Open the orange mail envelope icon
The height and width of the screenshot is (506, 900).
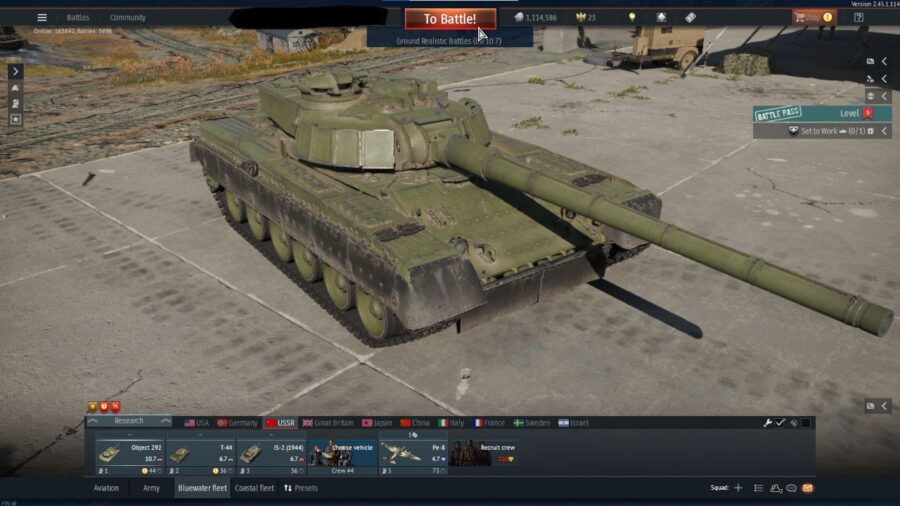point(808,488)
